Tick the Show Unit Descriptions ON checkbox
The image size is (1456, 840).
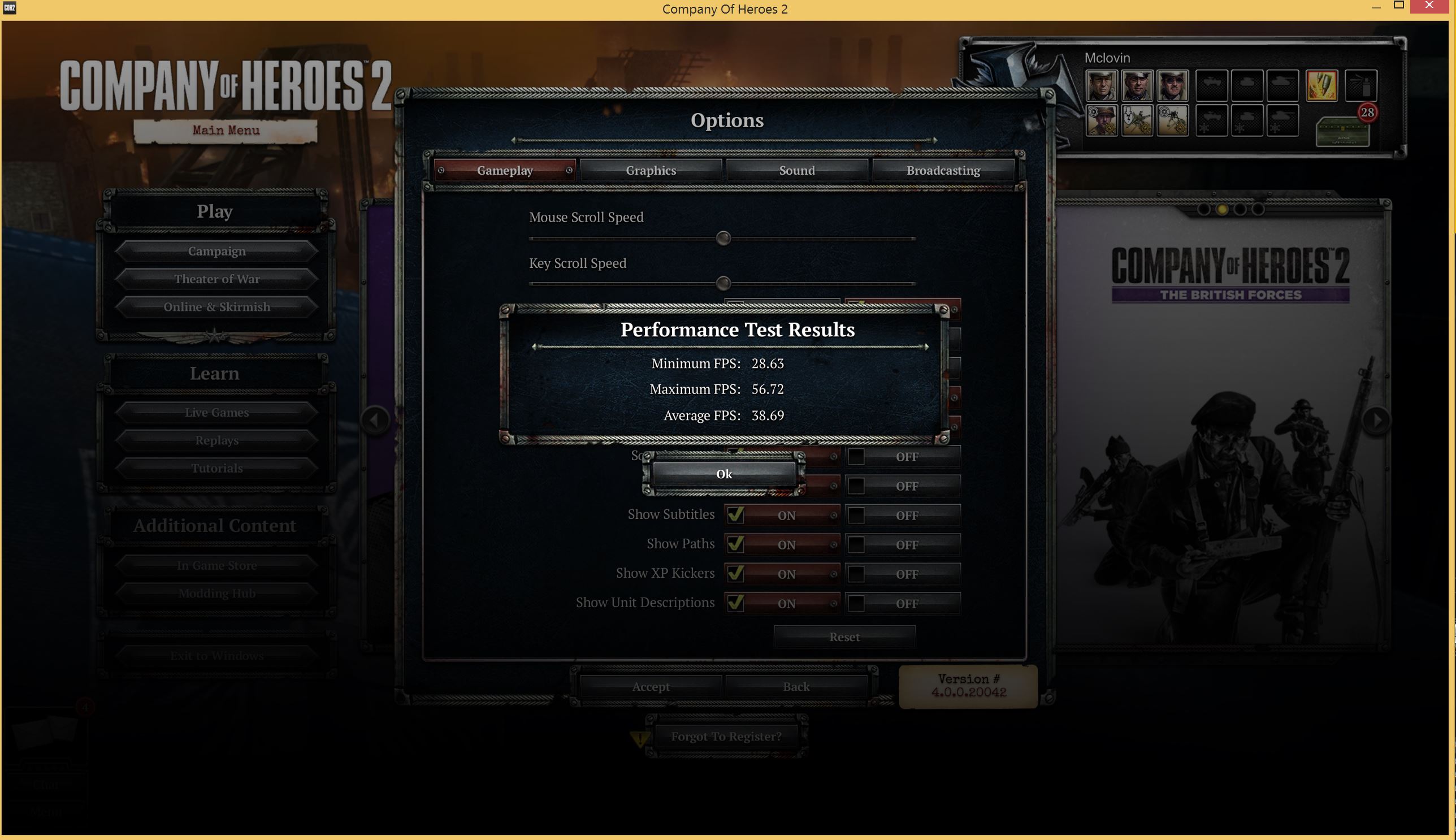[x=735, y=603]
